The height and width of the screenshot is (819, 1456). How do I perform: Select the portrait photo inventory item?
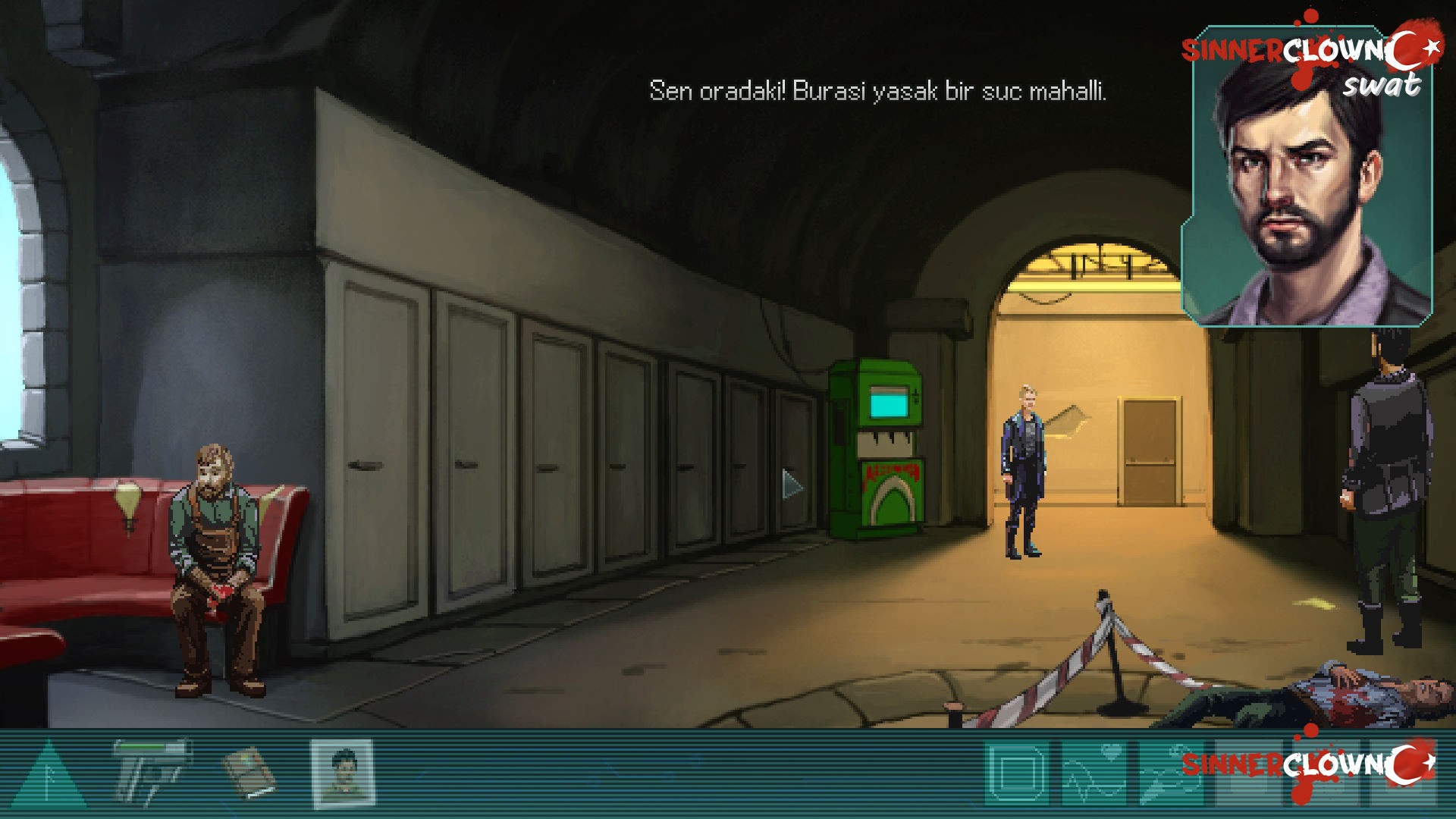(x=342, y=773)
